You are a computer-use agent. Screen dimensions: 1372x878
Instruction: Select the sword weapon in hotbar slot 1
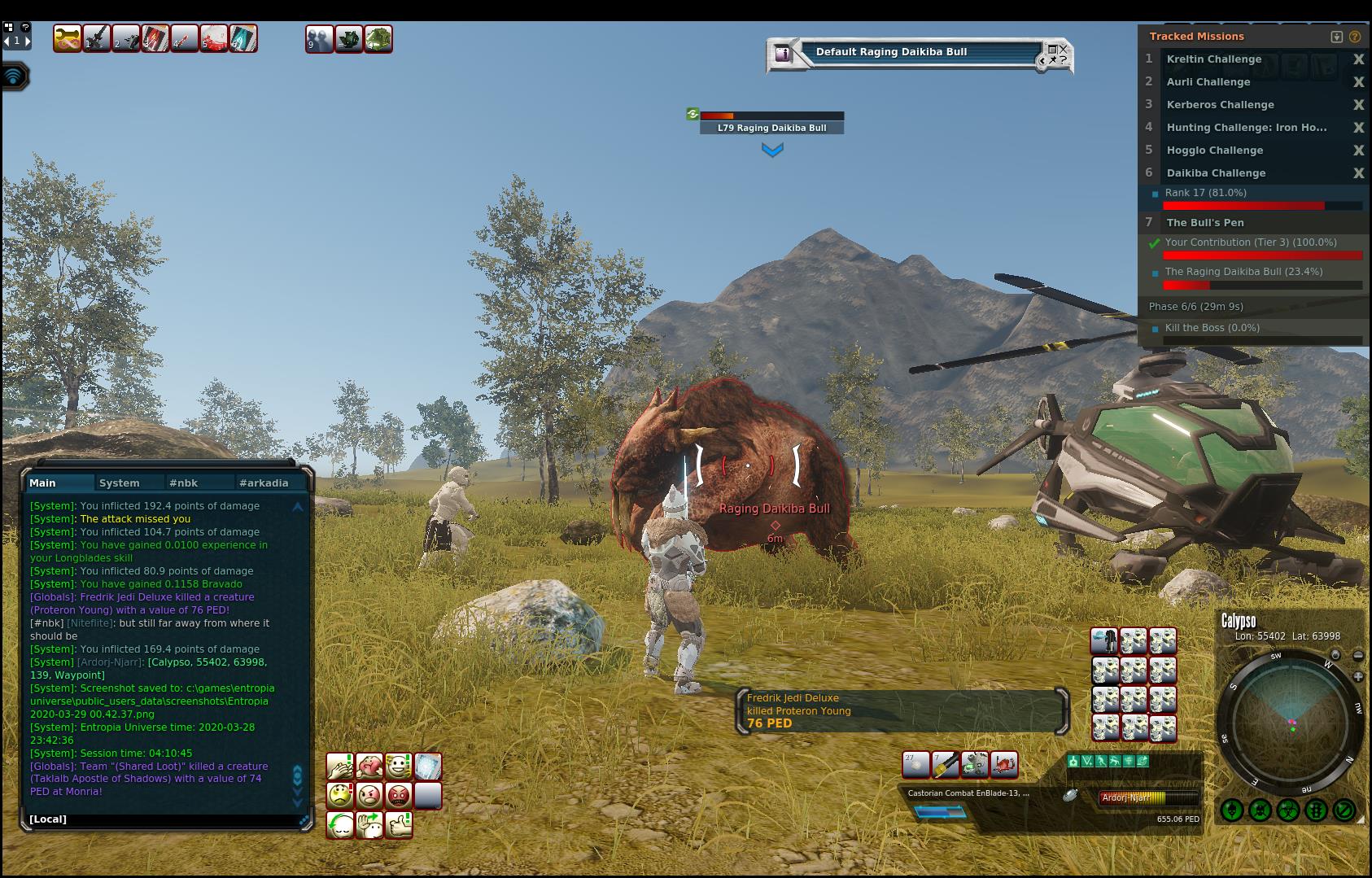pos(97,39)
